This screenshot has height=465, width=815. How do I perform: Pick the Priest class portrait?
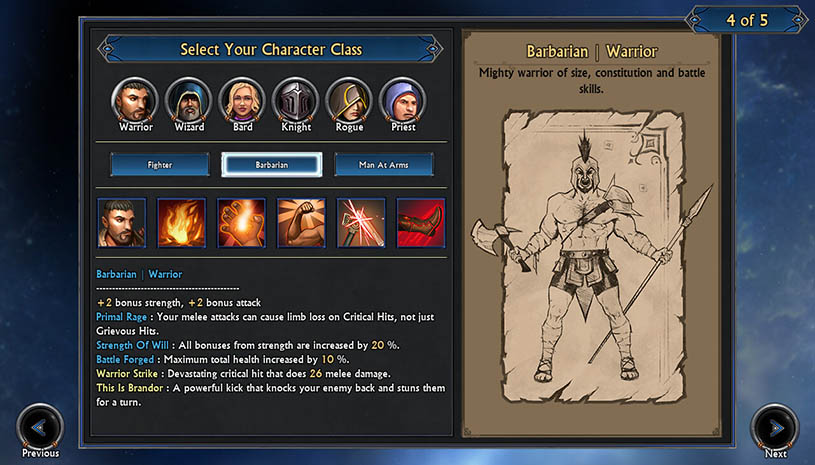click(x=402, y=99)
